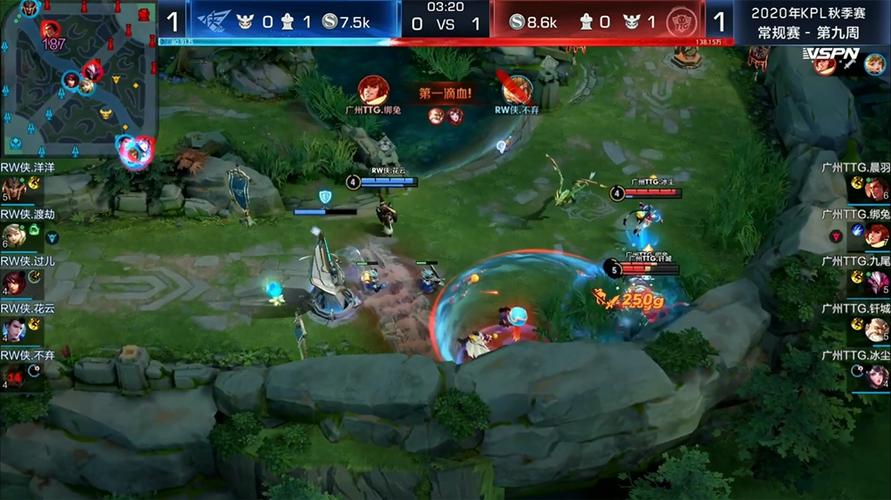Screen dimensions: 891x500
Task: Click the red team logo in scoreboard
Action: [680, 21]
